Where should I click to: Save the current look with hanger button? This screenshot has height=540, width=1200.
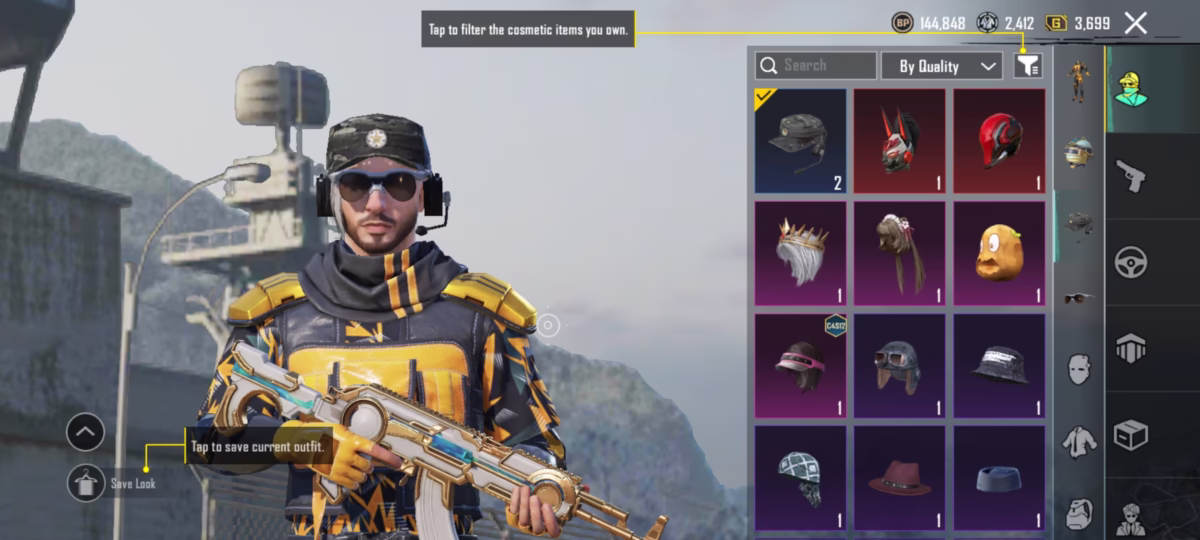click(86, 483)
